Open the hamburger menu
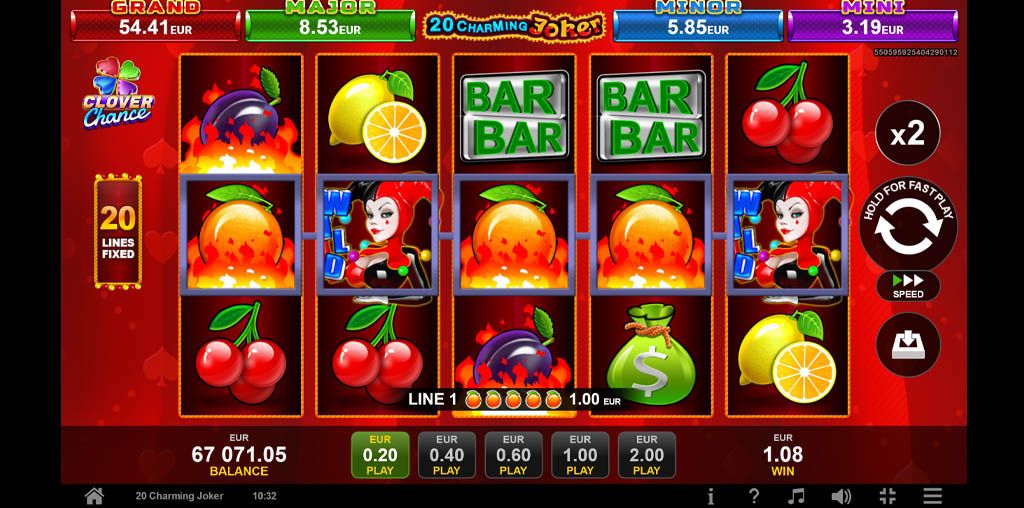This screenshot has height=508, width=1024. tap(932, 496)
